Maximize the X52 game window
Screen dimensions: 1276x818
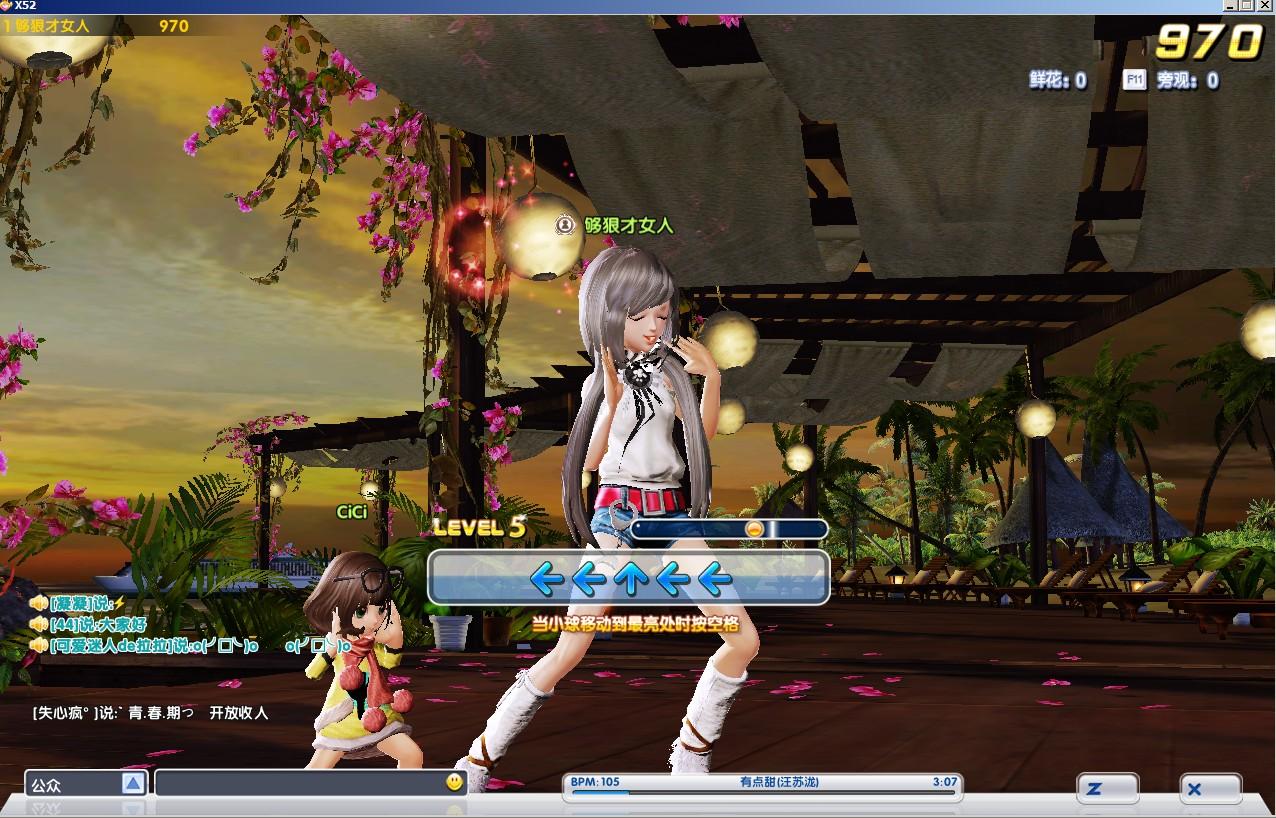click(x=1246, y=6)
